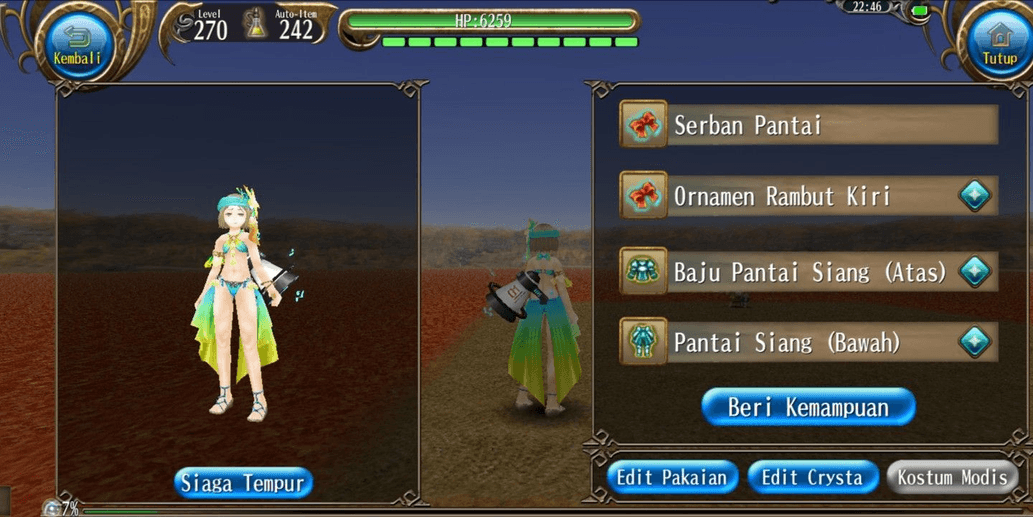This screenshot has width=1033, height=517.
Task: Select Baju Pantai Siang (Atas) row
Action: [790, 270]
